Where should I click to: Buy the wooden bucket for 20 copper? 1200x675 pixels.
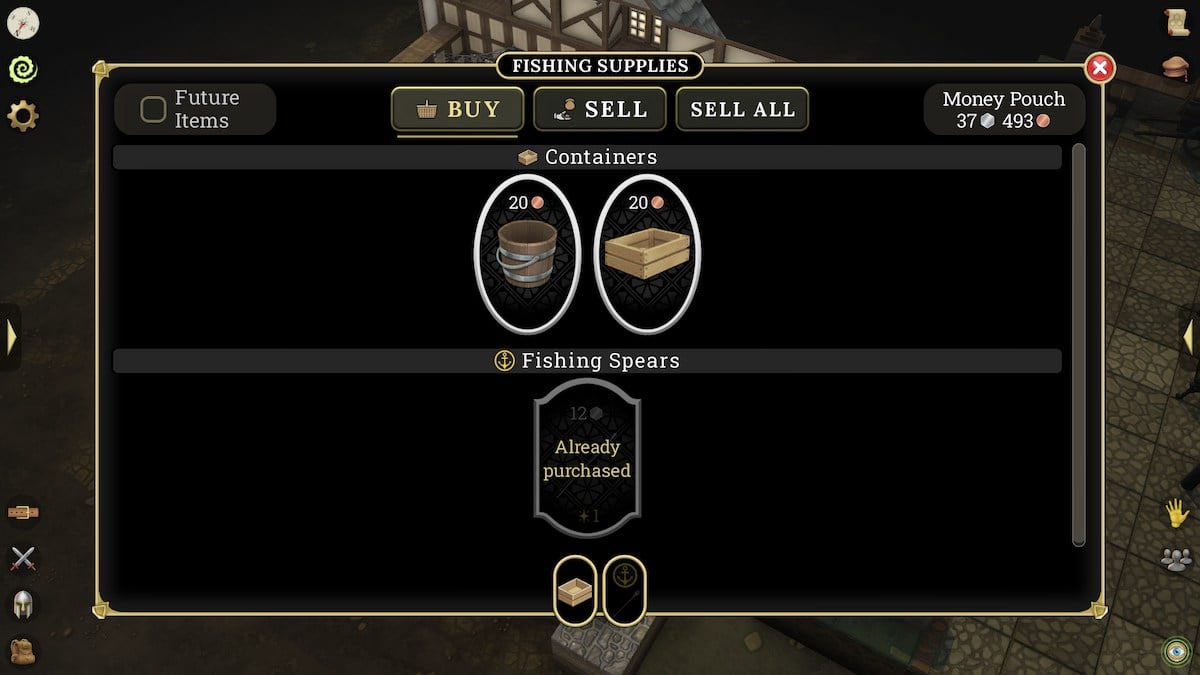click(x=527, y=254)
